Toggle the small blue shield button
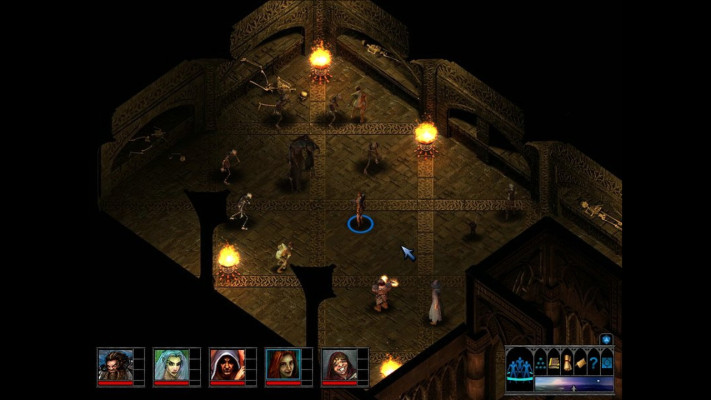Image resolution: width=711 pixels, height=400 pixels. tap(606, 340)
